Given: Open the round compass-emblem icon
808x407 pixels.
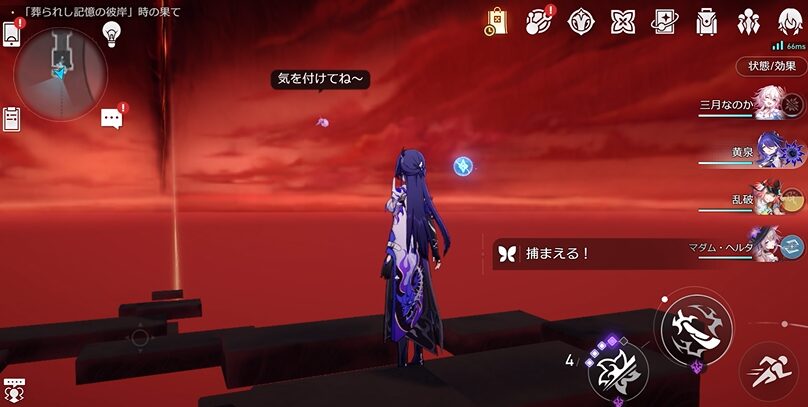Looking at the screenshot, I should pos(581,21).
